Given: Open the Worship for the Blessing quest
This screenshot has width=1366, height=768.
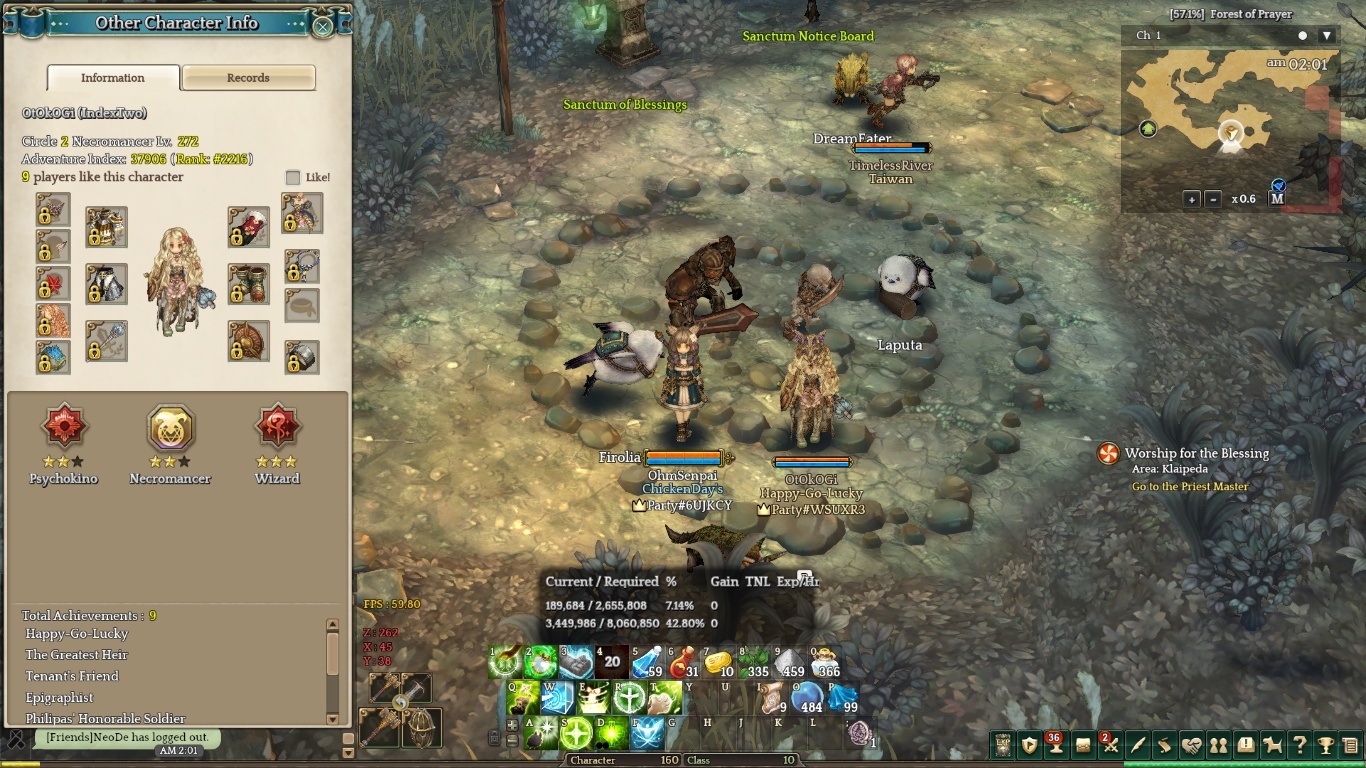Looking at the screenshot, I should (x=1196, y=453).
